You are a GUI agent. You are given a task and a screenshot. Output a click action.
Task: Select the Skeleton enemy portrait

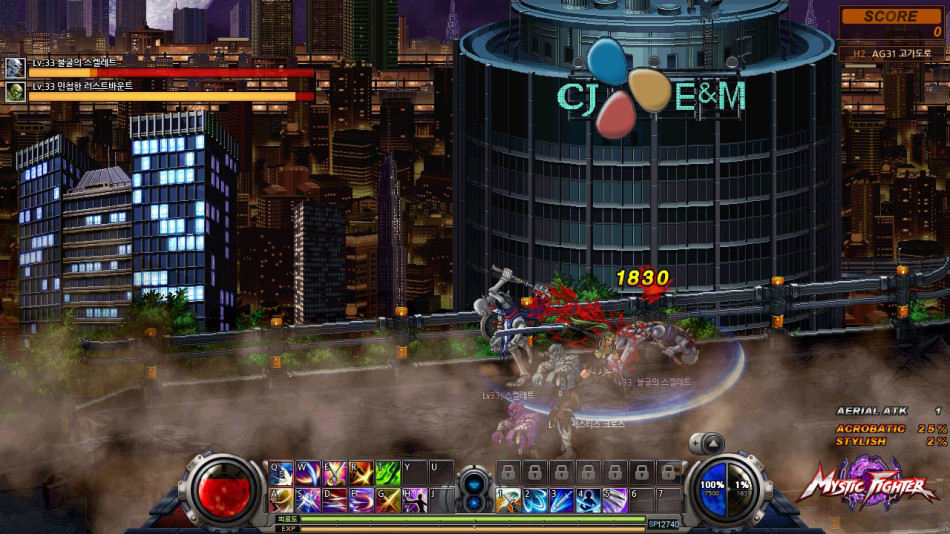click(15, 66)
